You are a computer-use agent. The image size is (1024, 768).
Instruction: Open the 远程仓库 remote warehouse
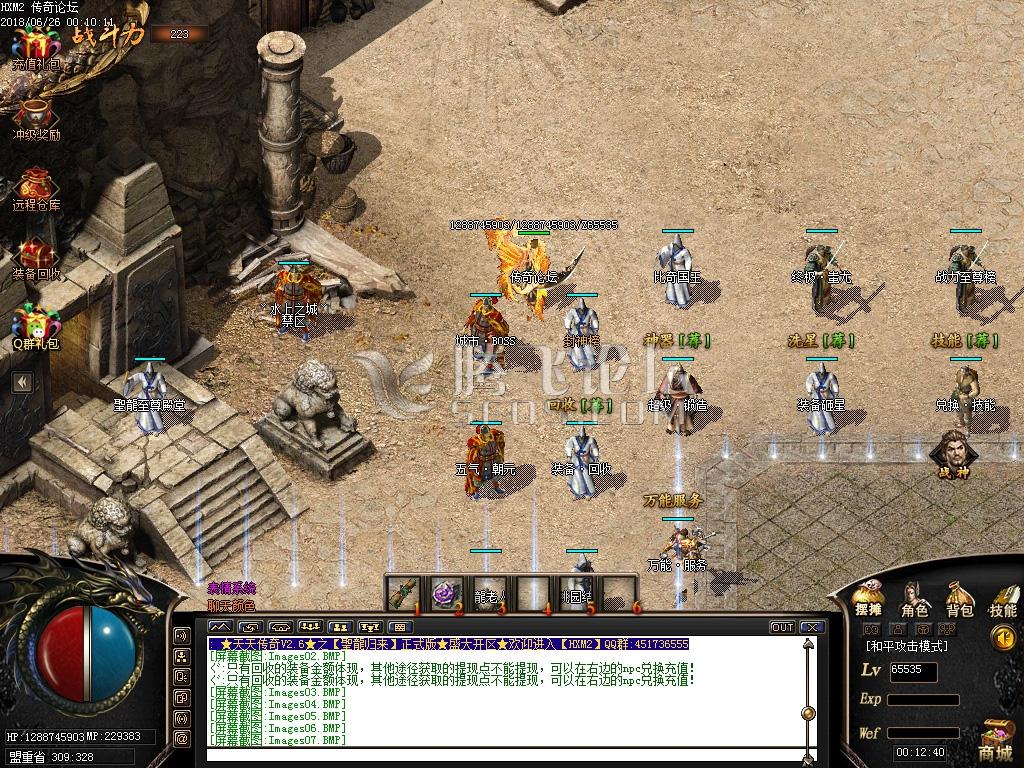(36, 187)
